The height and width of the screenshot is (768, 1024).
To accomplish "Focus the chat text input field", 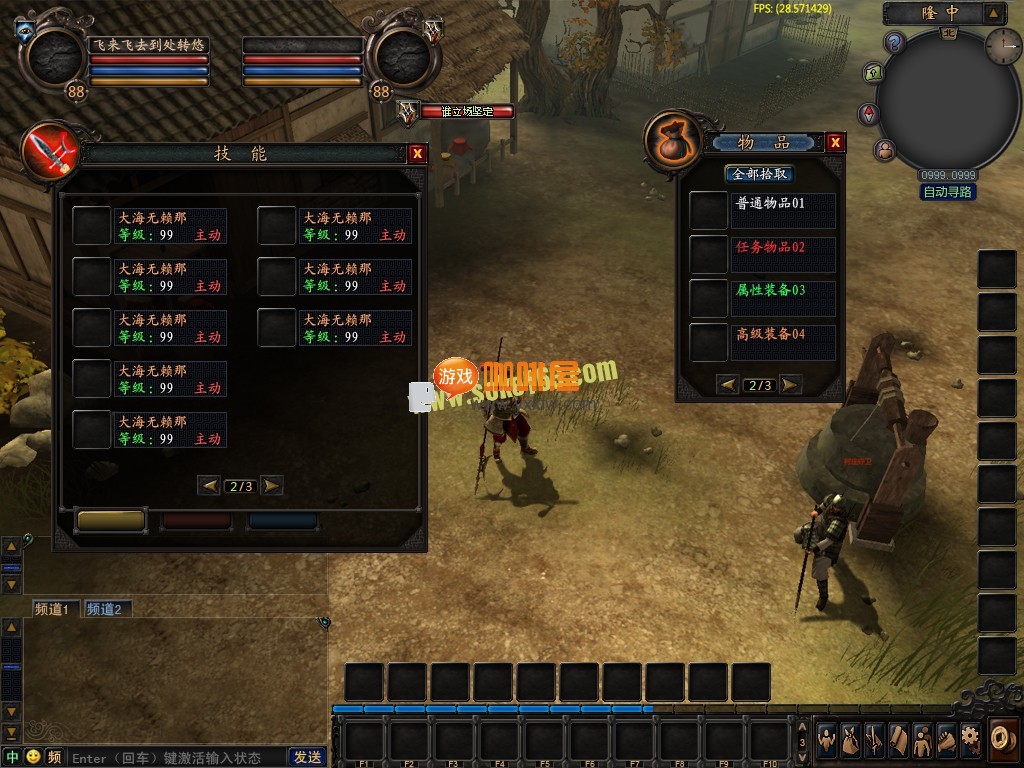I will click(x=175, y=757).
